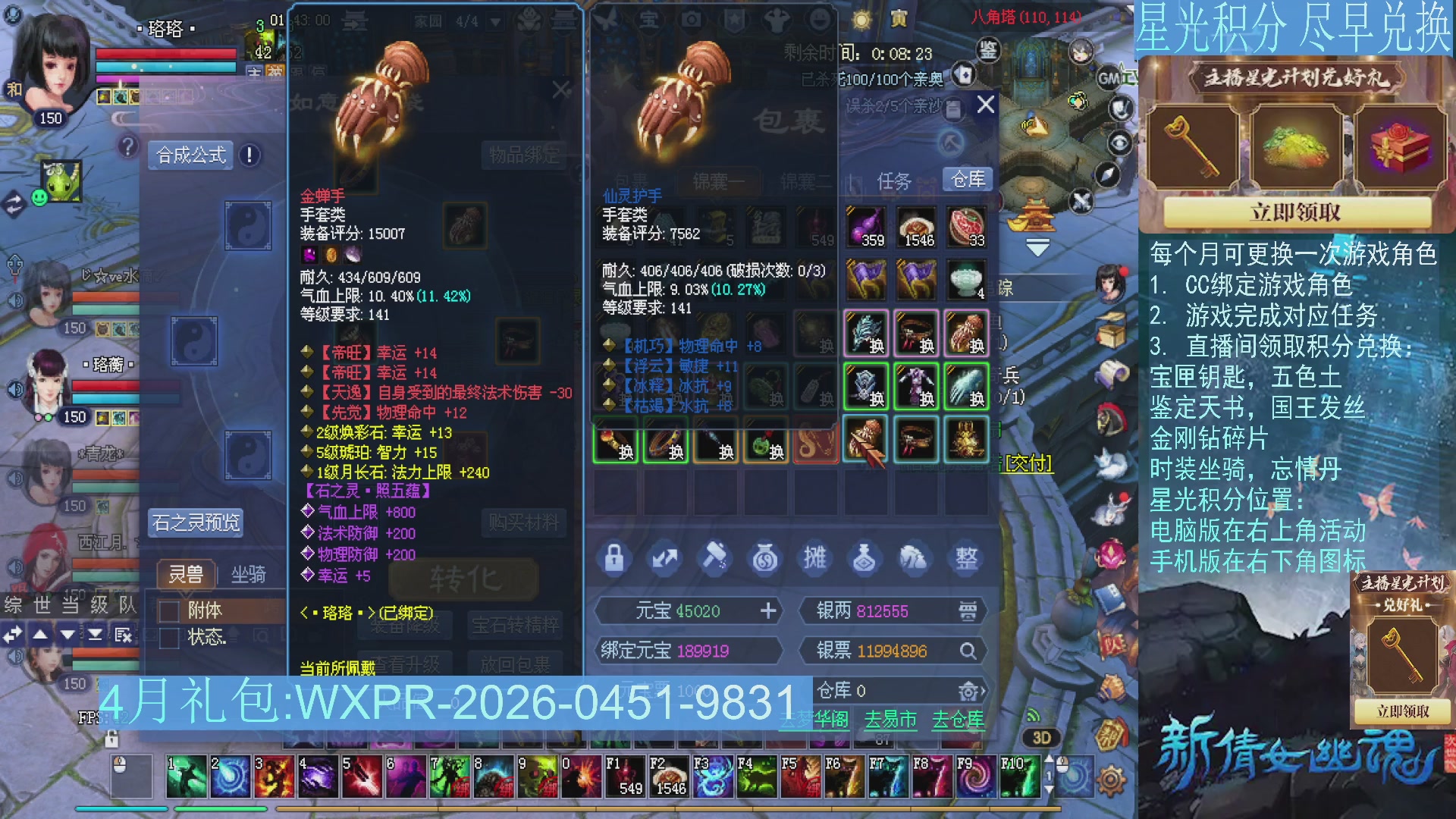
Task: Enable the 状态 checkbox
Action: tap(168, 639)
